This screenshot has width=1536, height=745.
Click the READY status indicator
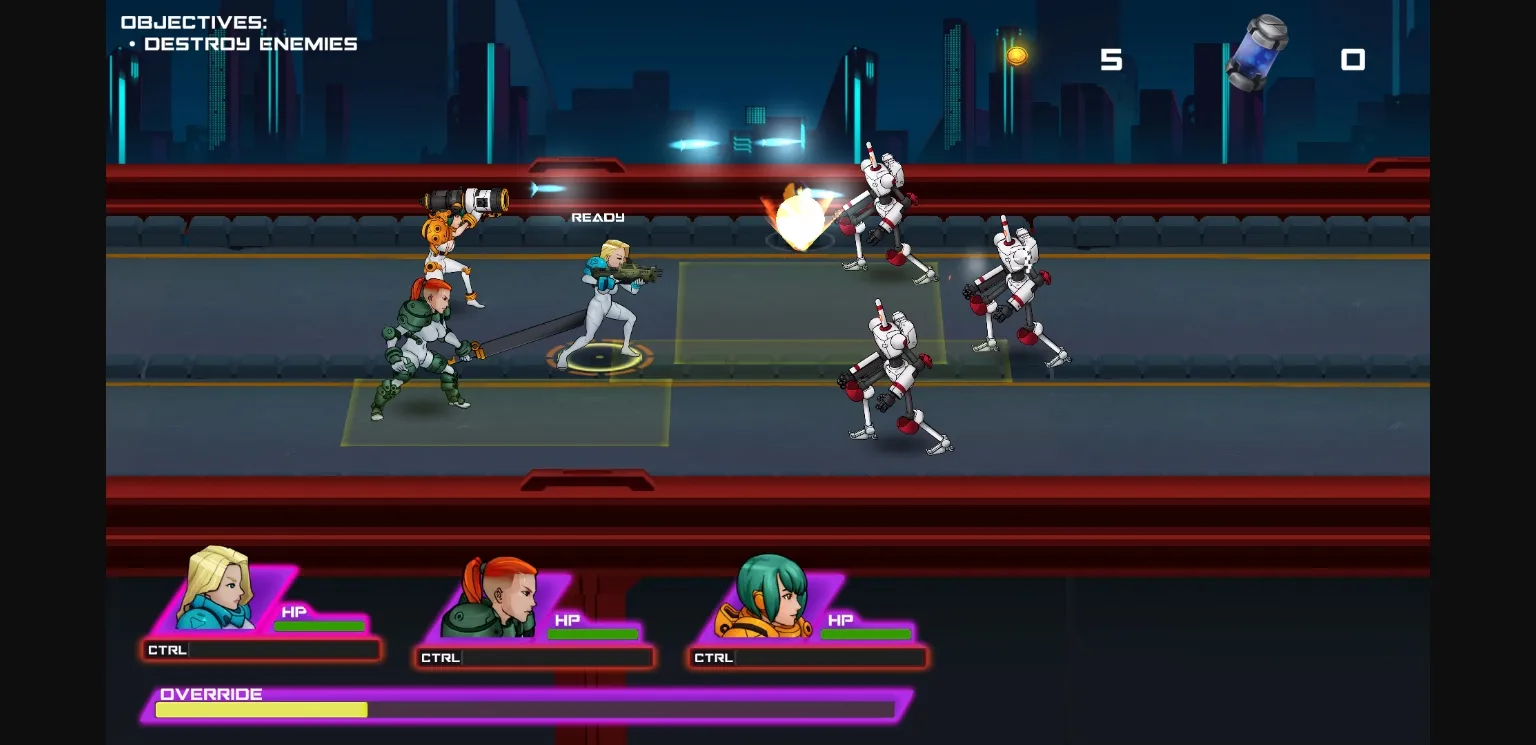point(597,216)
